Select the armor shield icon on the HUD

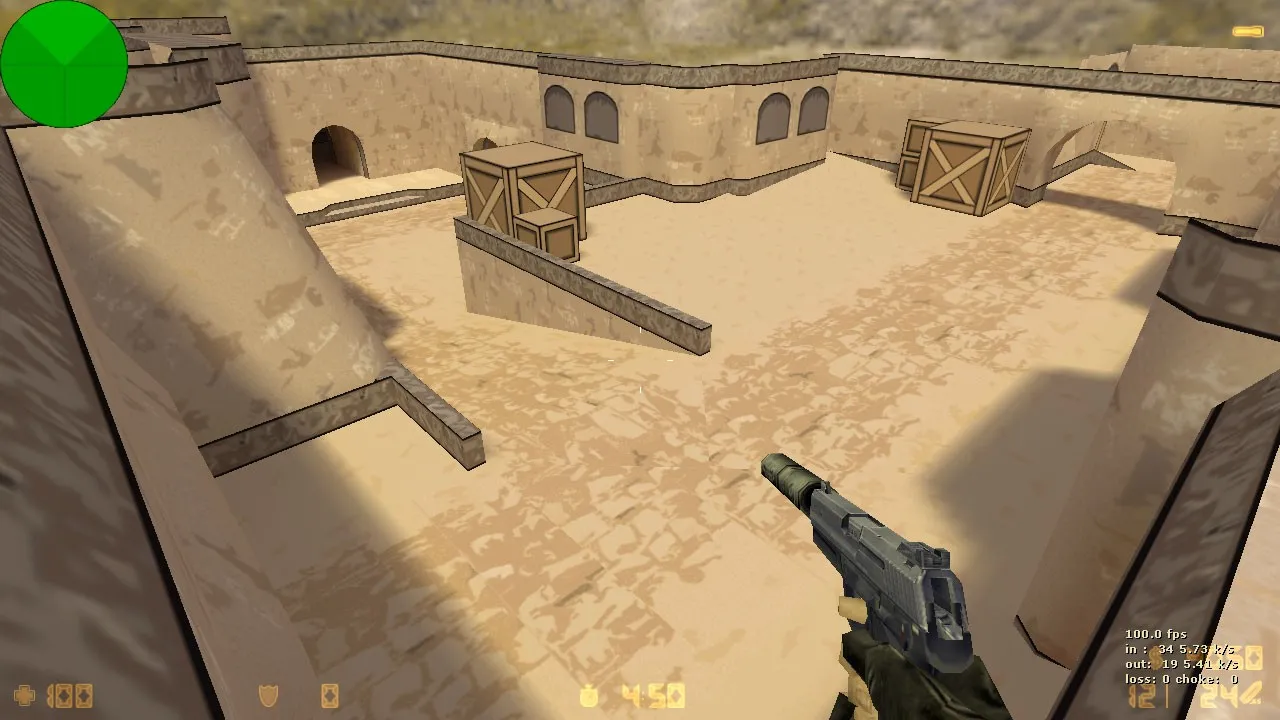[266, 694]
